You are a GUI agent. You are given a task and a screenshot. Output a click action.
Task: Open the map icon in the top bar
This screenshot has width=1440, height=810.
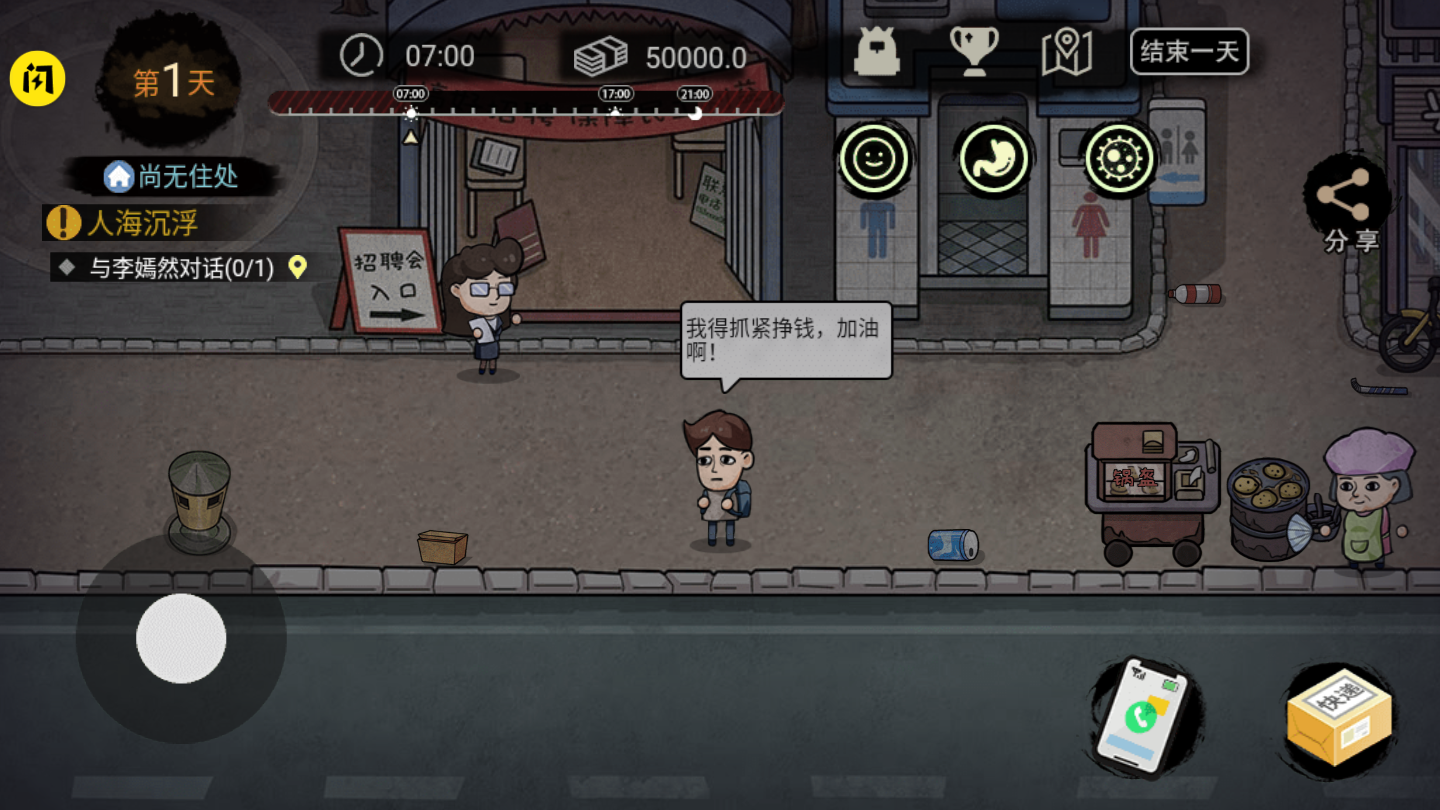click(1068, 52)
